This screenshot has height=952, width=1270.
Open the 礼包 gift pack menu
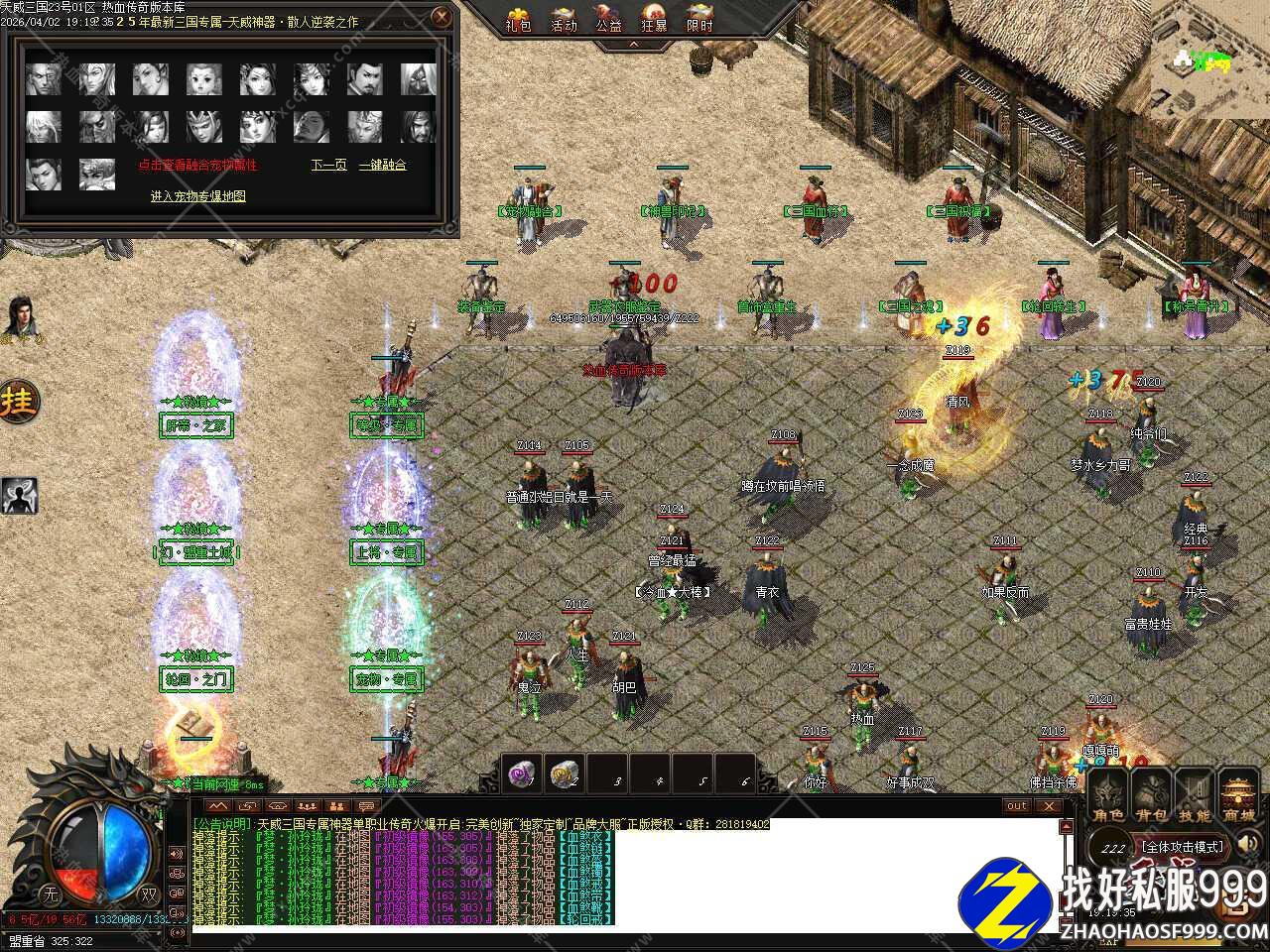click(x=518, y=19)
